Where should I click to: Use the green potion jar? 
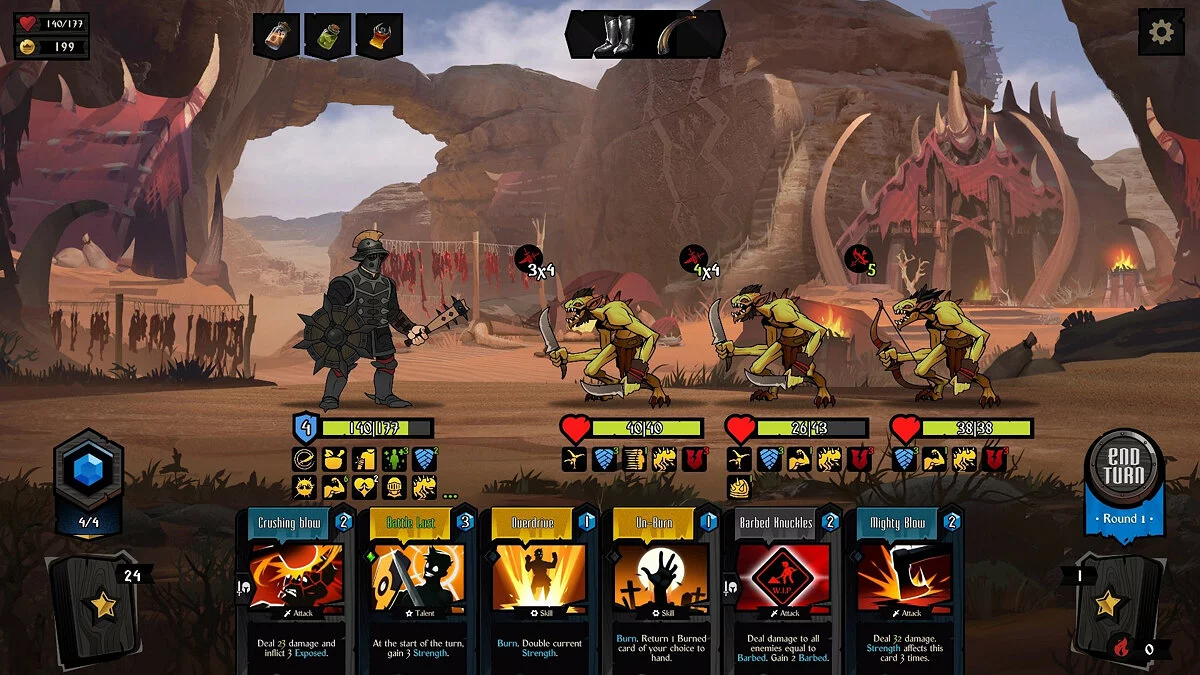click(328, 36)
